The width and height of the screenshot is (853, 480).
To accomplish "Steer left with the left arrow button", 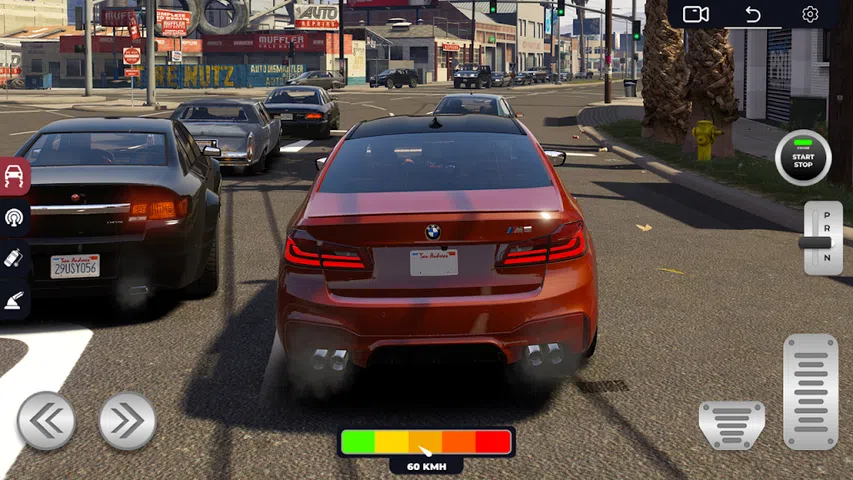I will (46, 421).
